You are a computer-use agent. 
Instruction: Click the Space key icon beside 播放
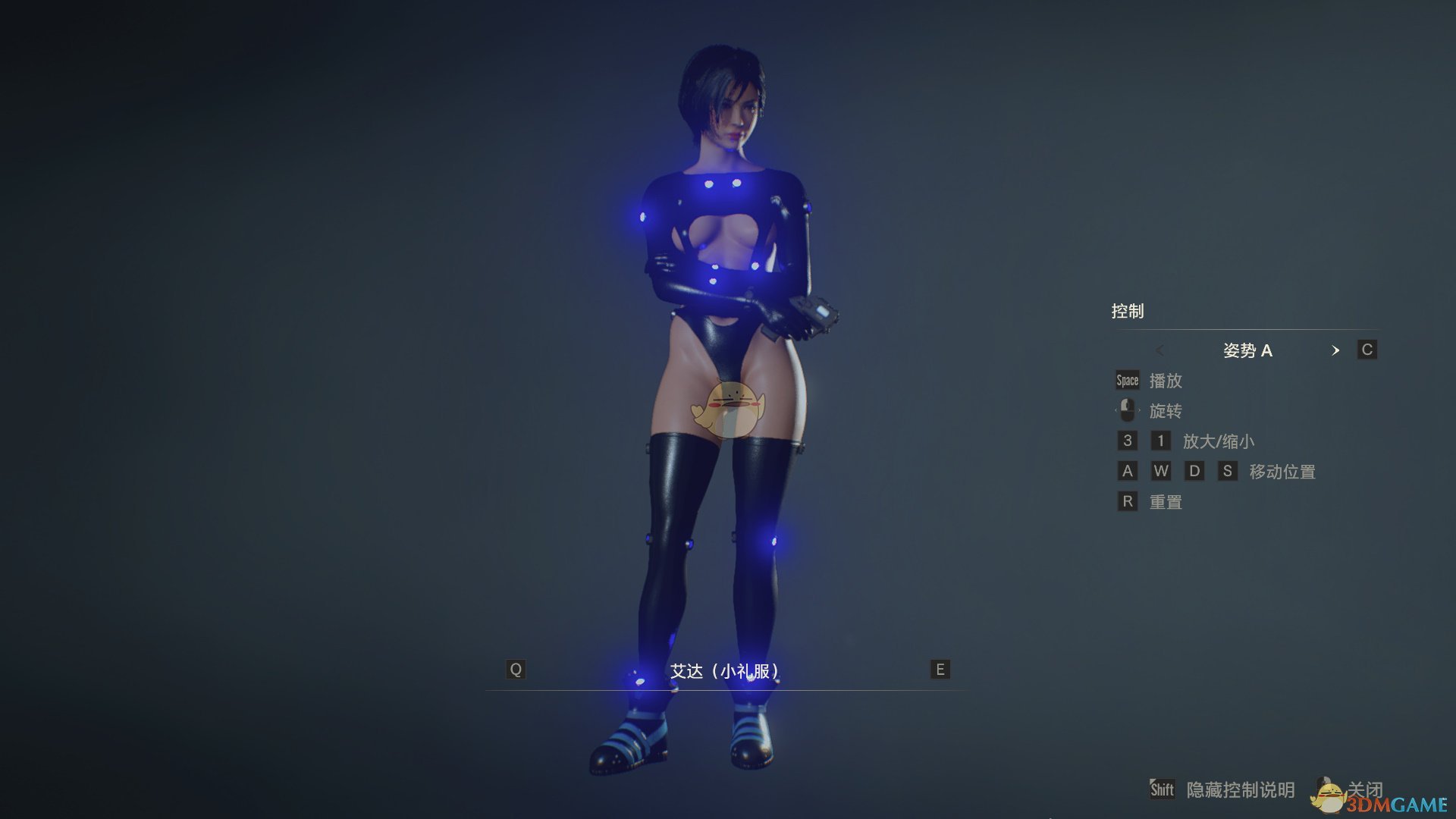(1126, 381)
